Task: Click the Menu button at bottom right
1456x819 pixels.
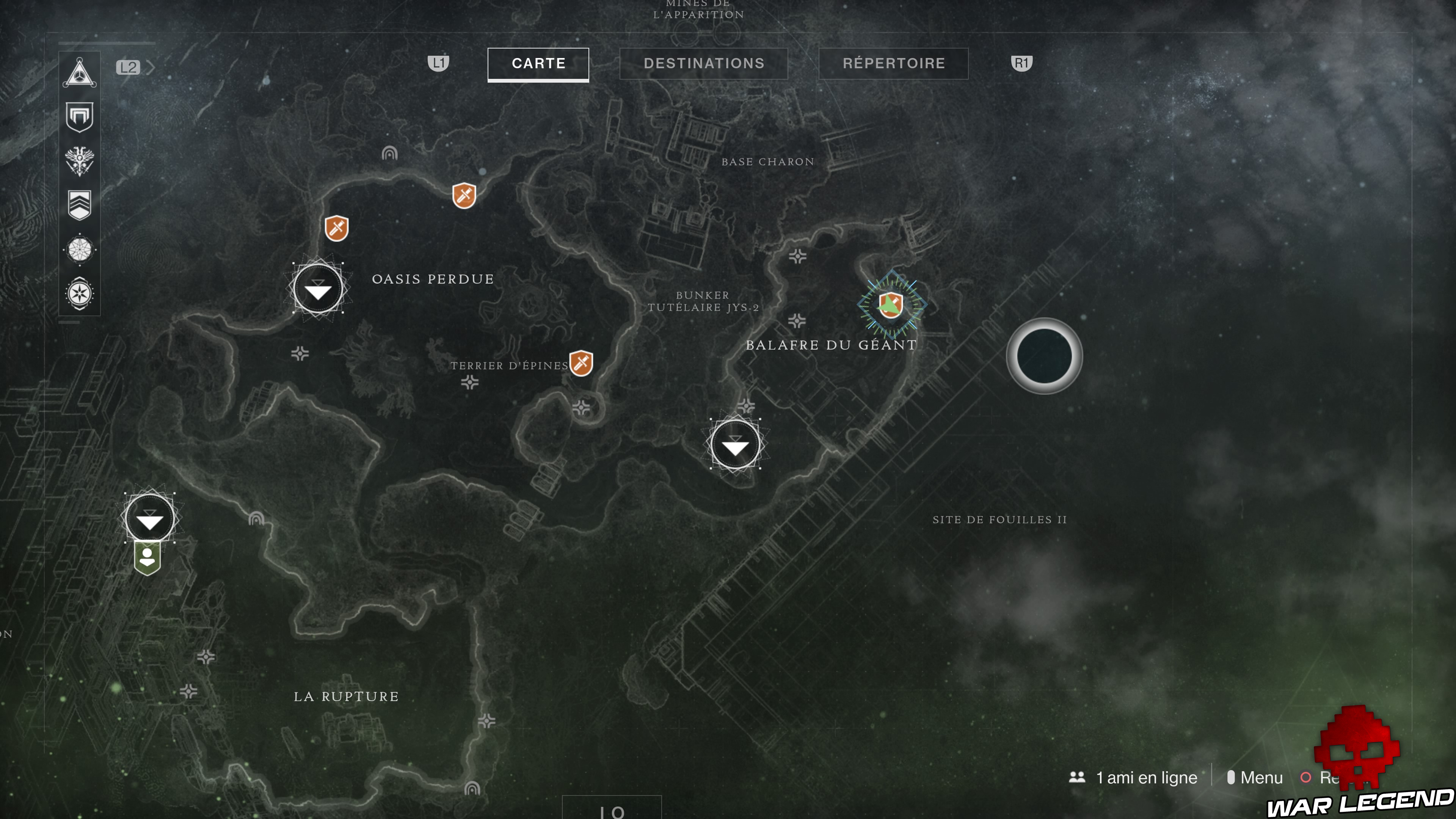Action: (1261, 778)
